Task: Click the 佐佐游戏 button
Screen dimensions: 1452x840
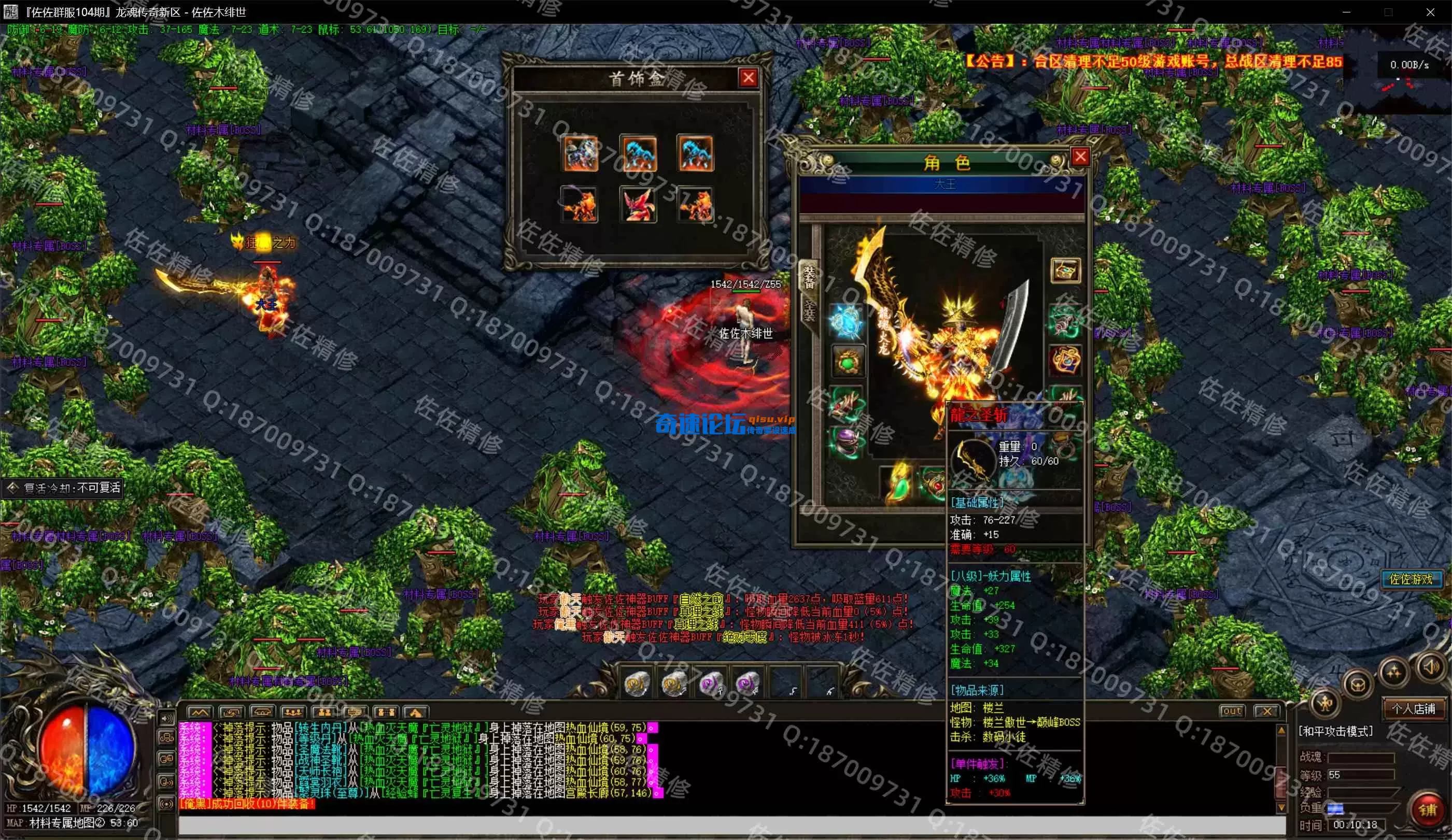Action: point(1411,578)
